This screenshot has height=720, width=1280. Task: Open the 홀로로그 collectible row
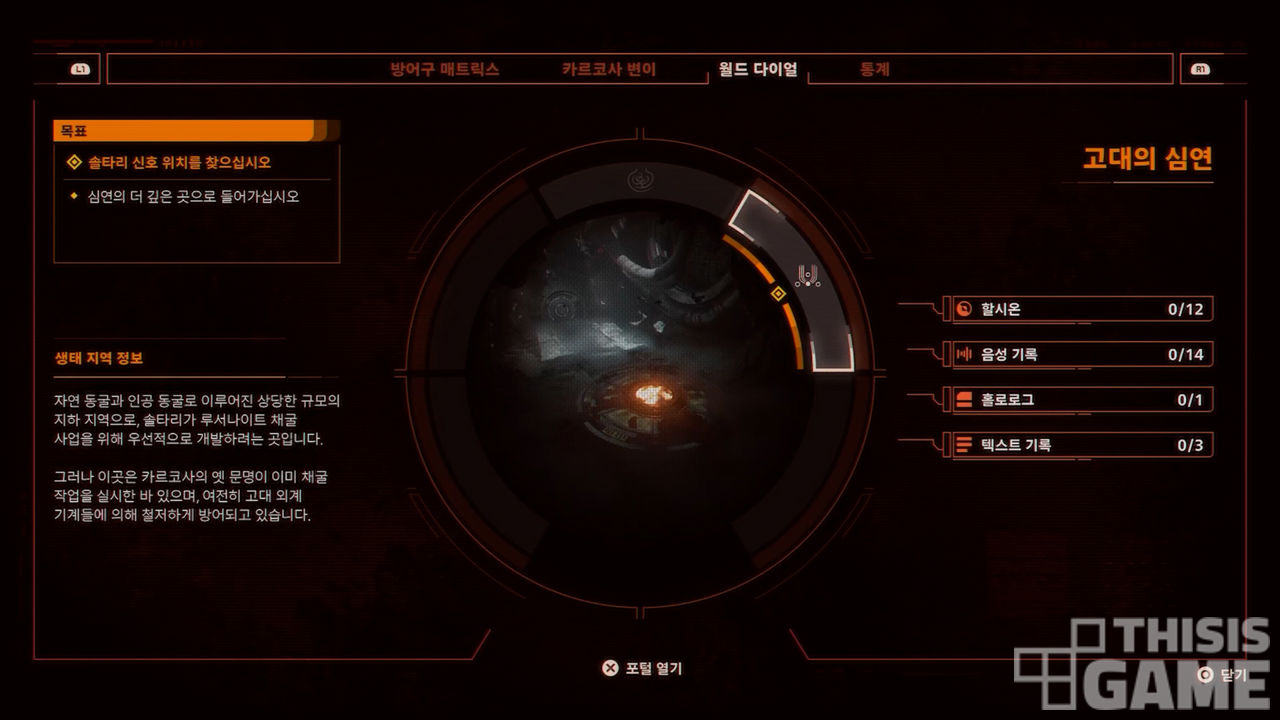[1079, 400]
